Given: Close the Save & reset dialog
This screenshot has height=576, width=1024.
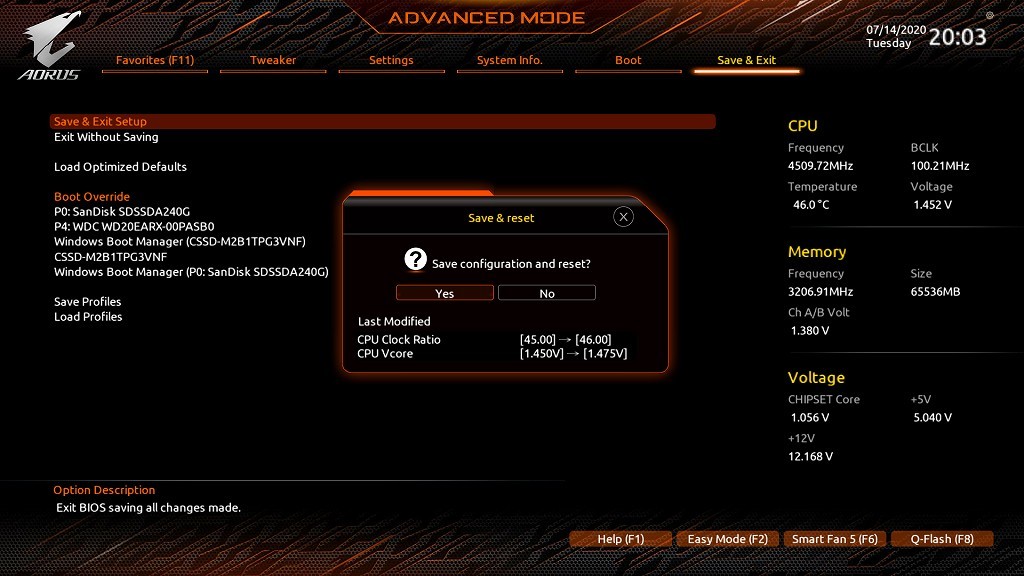Looking at the screenshot, I should 623,217.
